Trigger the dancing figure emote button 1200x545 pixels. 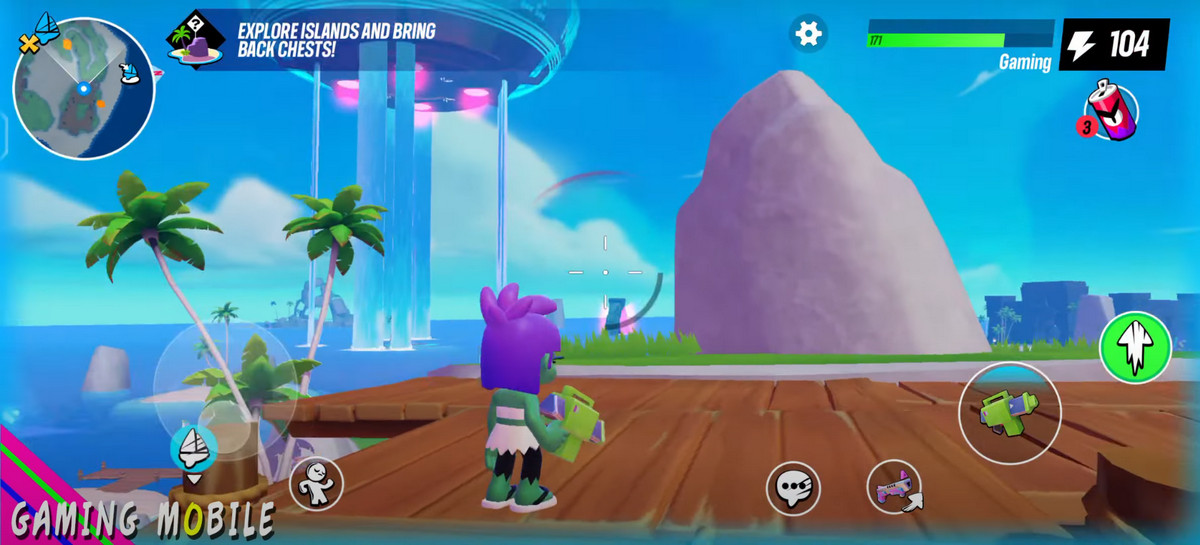(x=316, y=485)
